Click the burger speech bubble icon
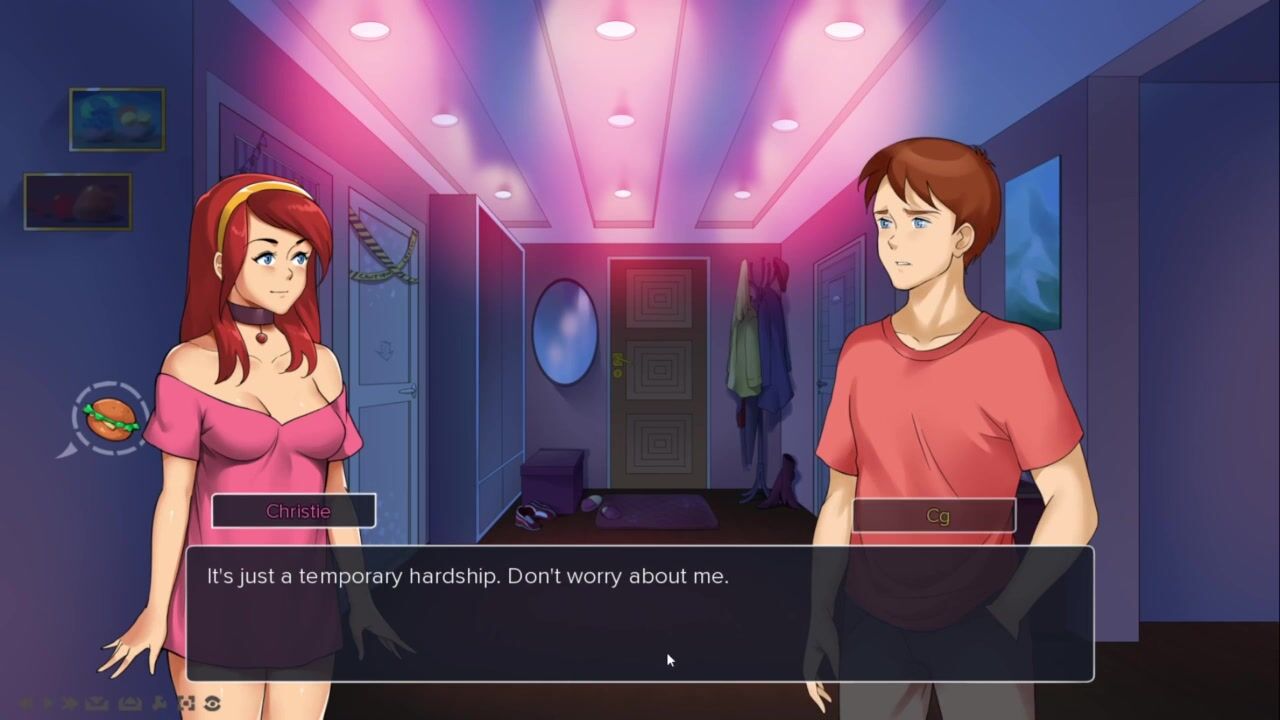The image size is (1280, 720). click(111, 418)
